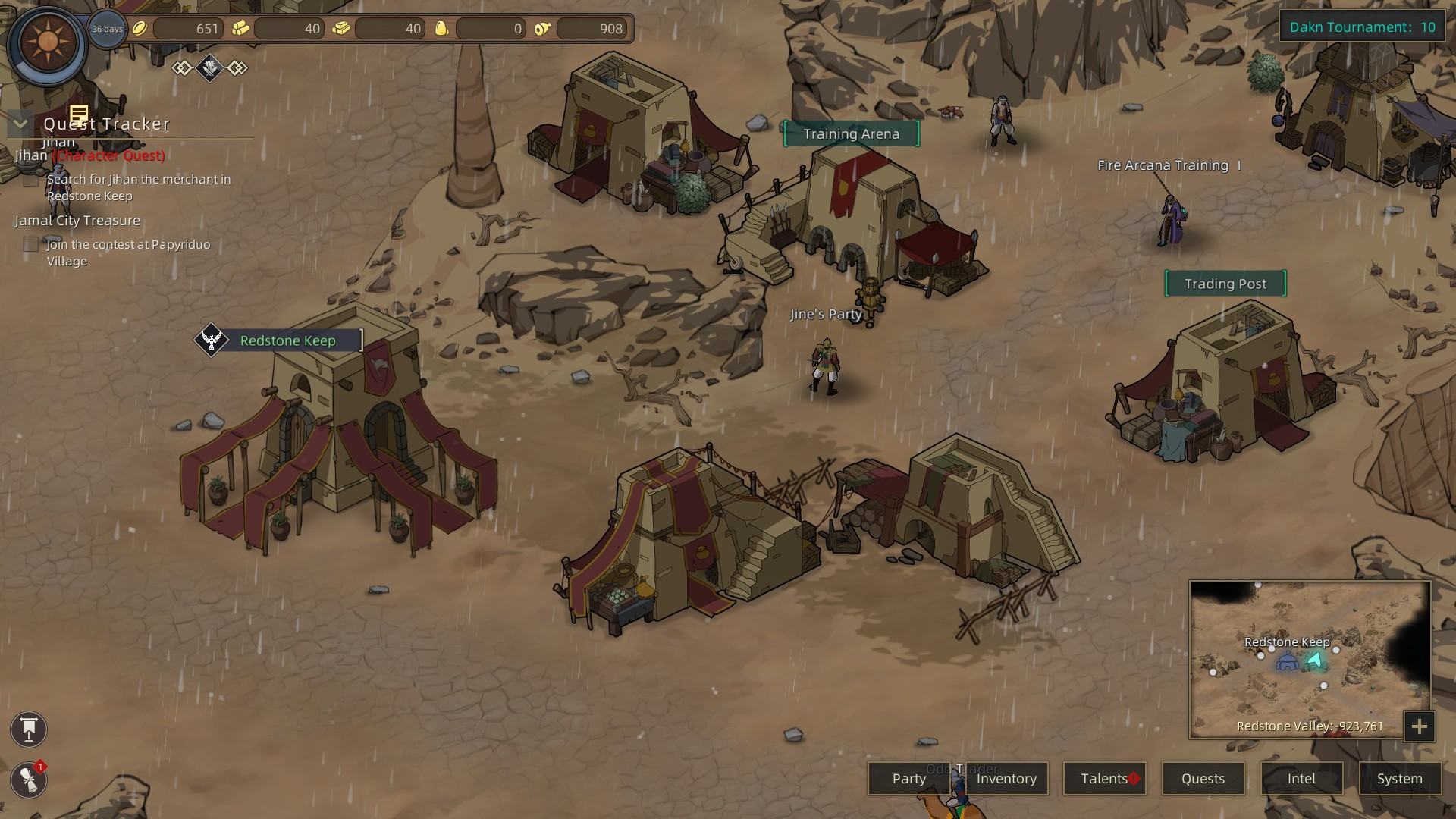Open the System menu
This screenshot has width=1456, height=819.
[x=1399, y=779]
